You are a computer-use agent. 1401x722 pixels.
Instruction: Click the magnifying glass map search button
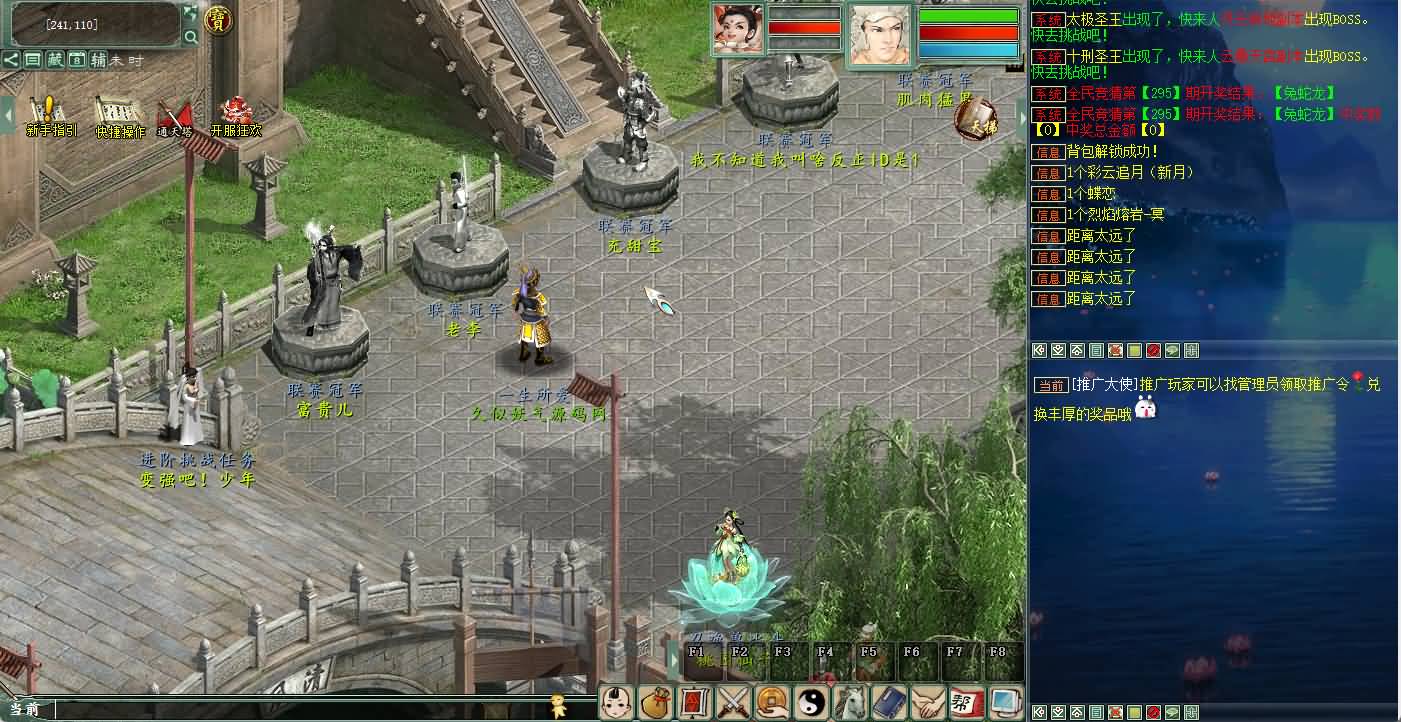coord(190,38)
